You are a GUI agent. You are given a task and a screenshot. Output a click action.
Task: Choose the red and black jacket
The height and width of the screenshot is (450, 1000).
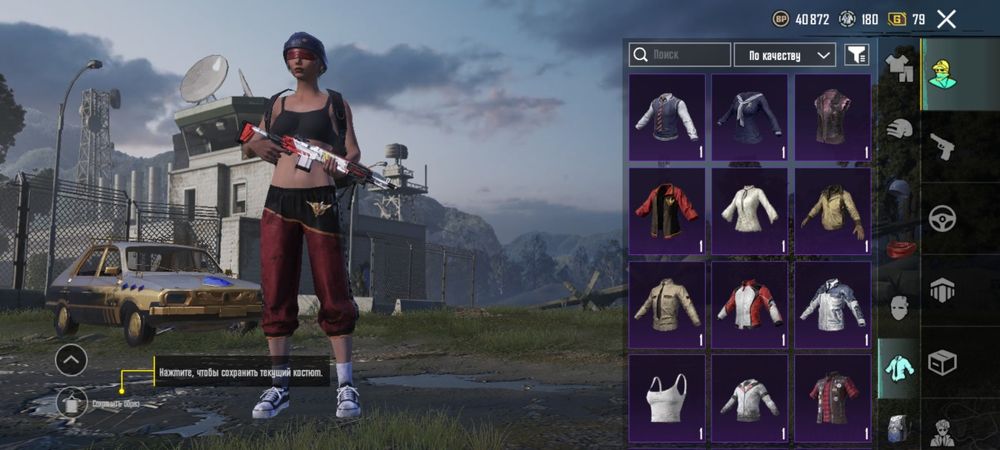(x=667, y=210)
